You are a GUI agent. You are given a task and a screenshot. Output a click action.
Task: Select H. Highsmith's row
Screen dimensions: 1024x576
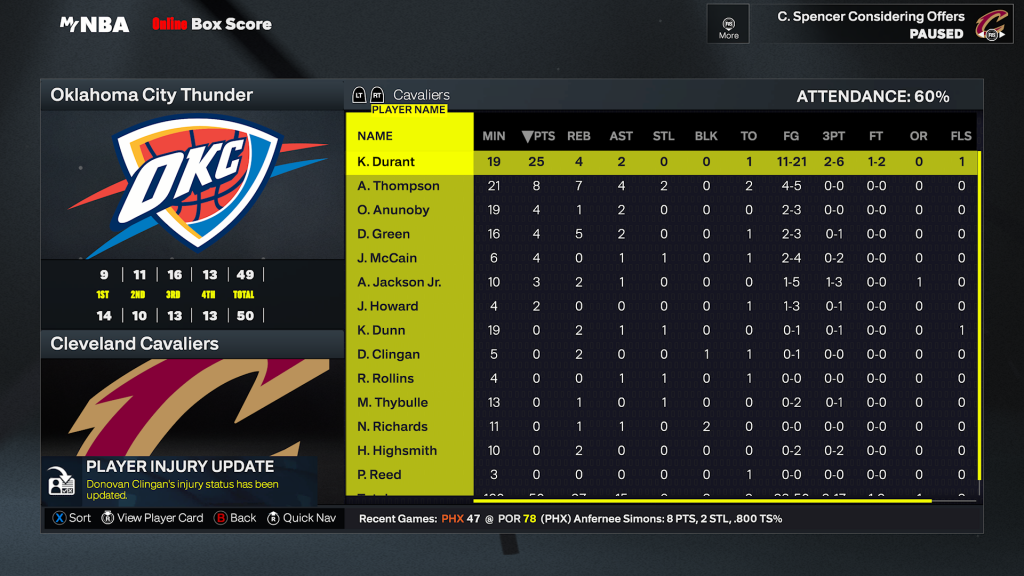tap(397, 450)
